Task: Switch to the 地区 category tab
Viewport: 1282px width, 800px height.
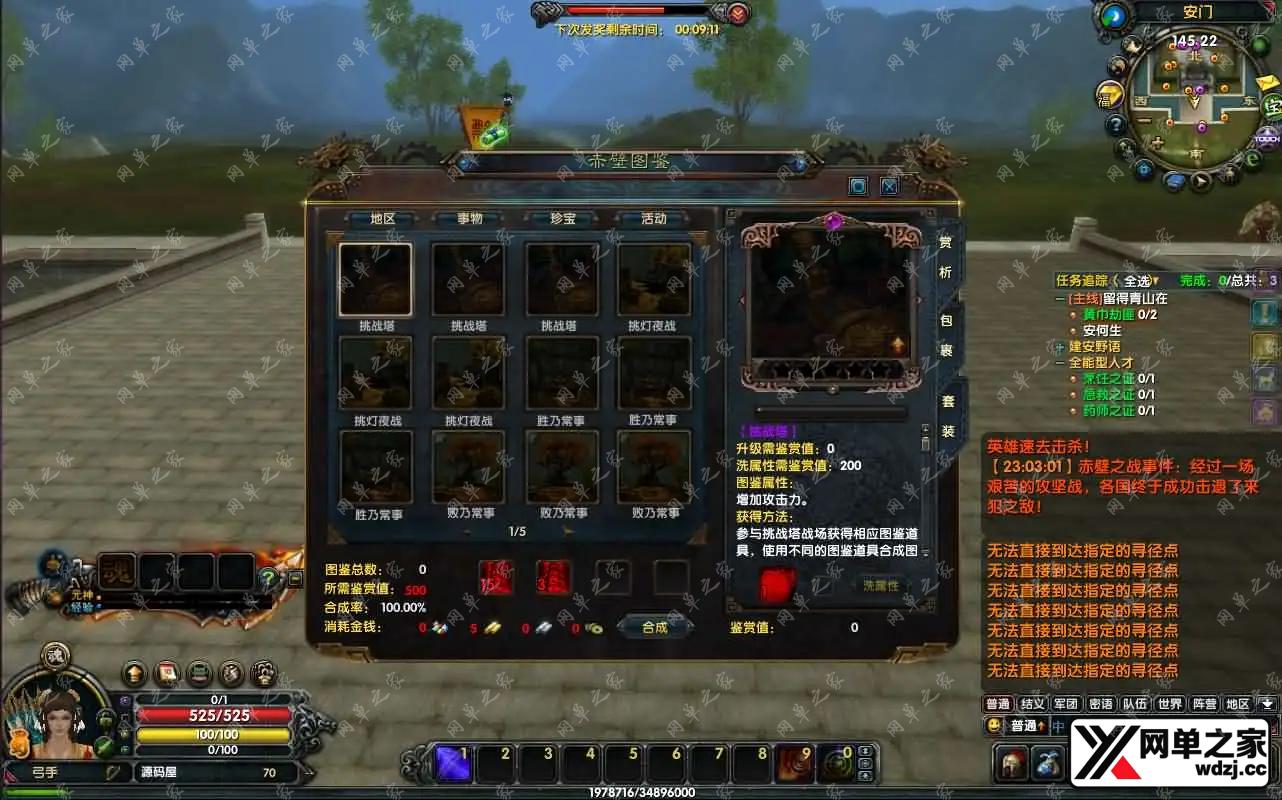Action: pyautogui.click(x=382, y=219)
